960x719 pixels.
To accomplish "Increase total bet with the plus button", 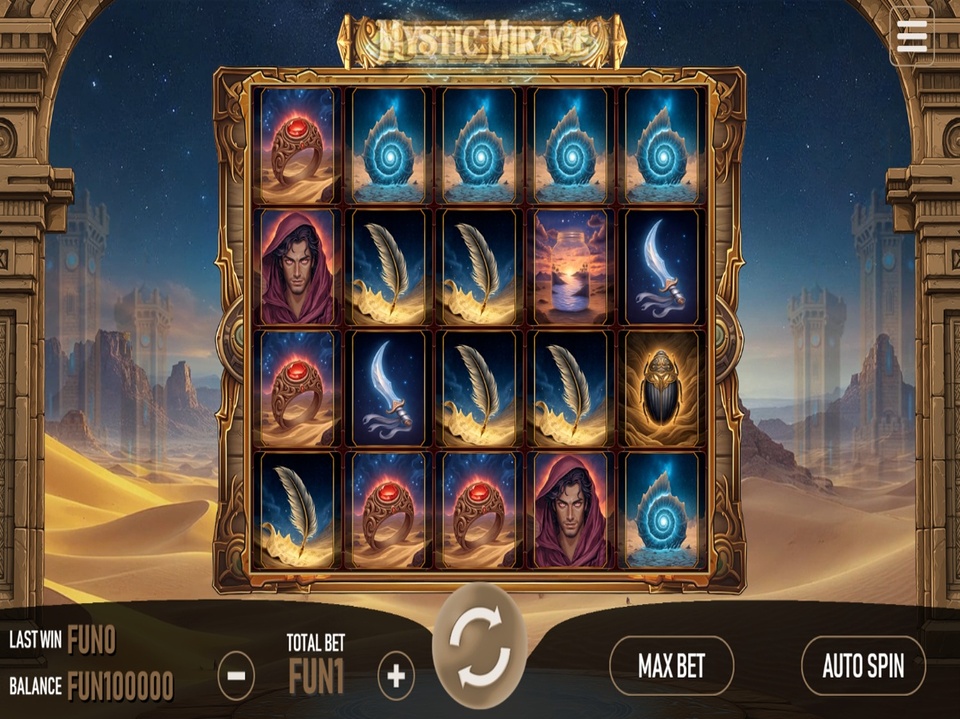I will [396, 677].
